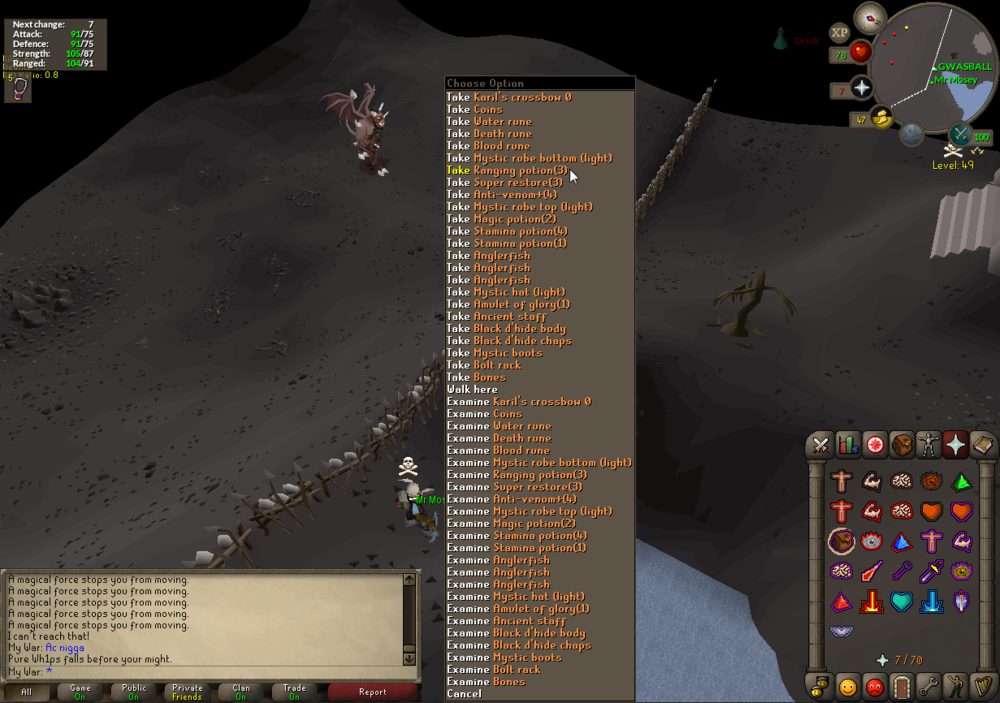
Task: Switch to the combat options tab
Action: click(821, 444)
